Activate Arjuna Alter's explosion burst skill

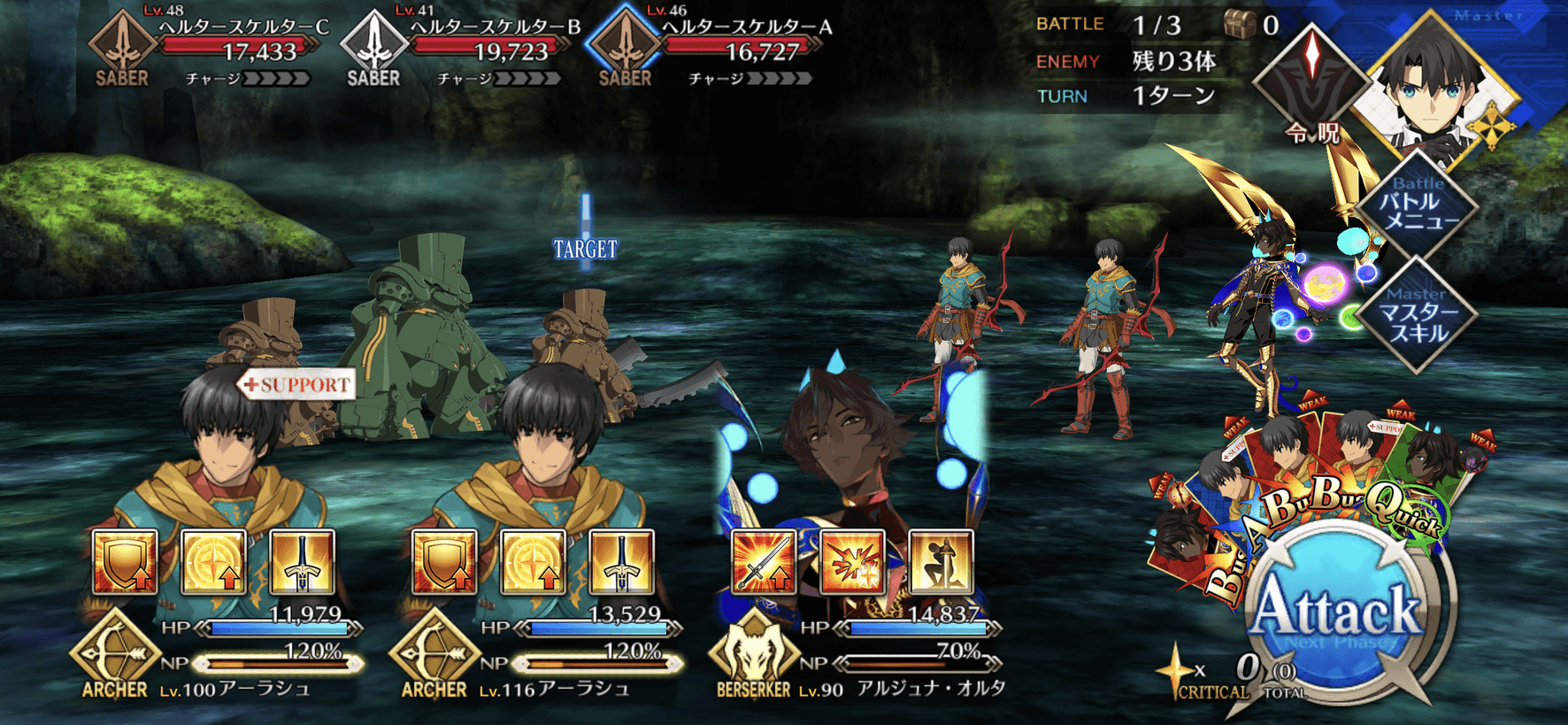click(852, 561)
